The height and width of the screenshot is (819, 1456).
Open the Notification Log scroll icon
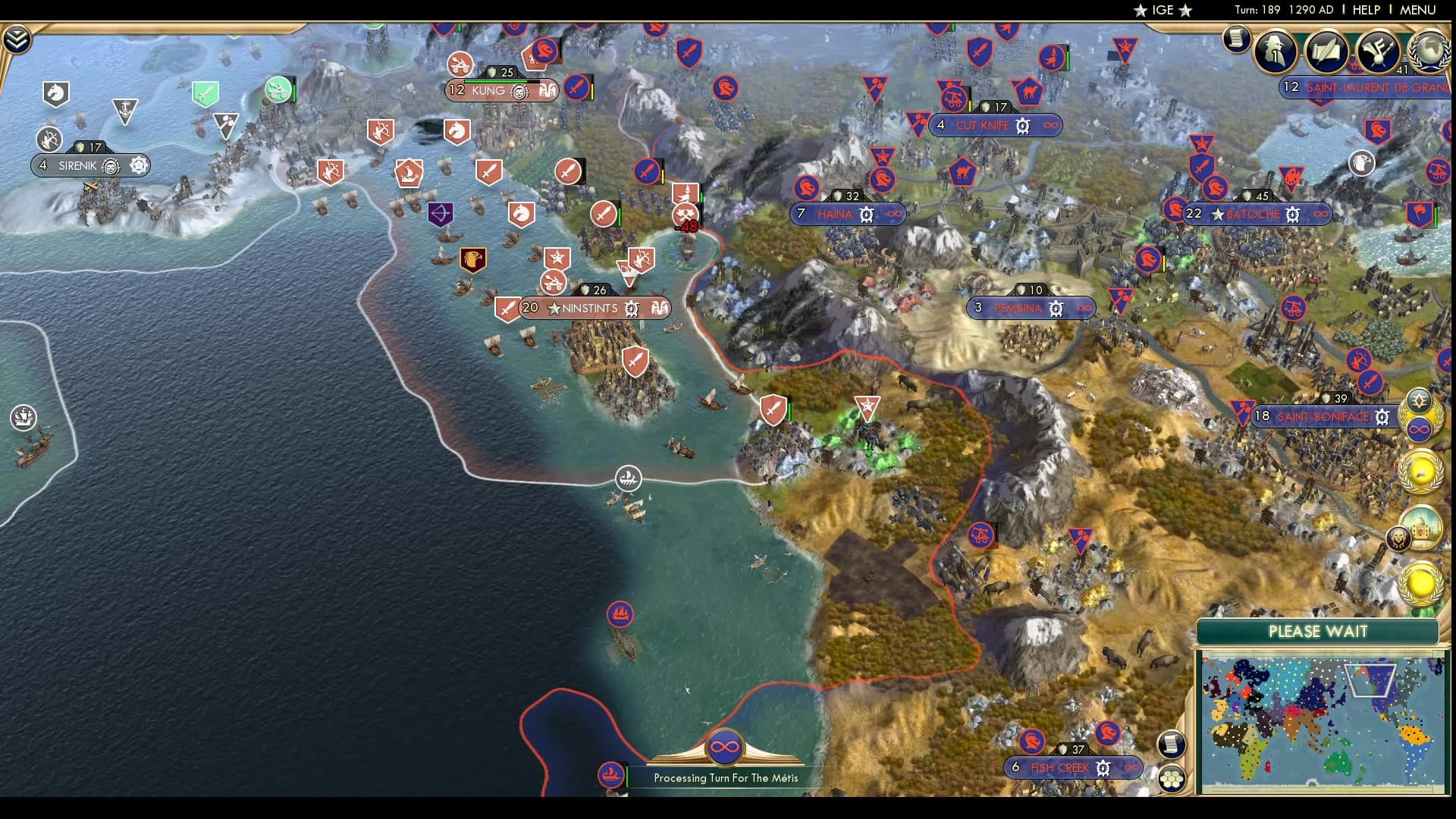point(1238,39)
